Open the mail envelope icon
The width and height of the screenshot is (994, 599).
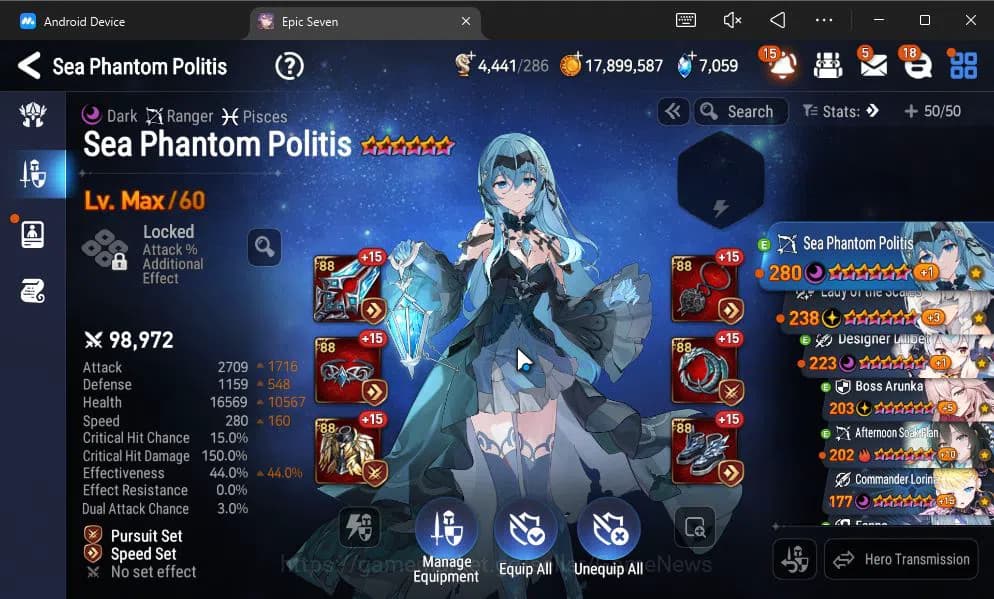click(872, 66)
